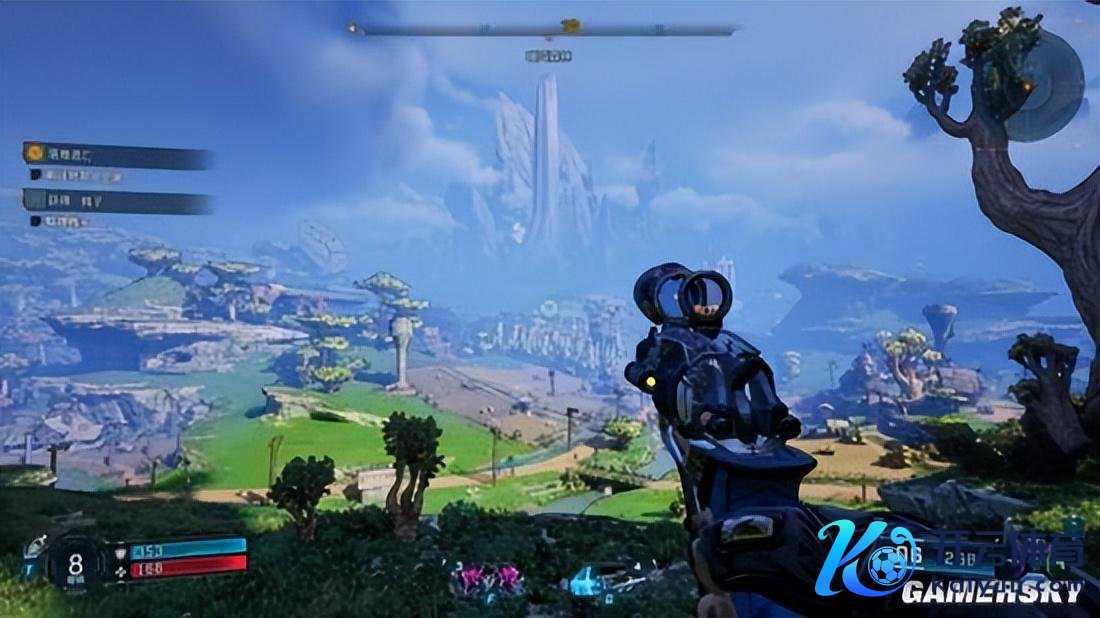1100x618 pixels.
Task: Click the compass bar's yellow marker
Action: [x=571, y=26]
